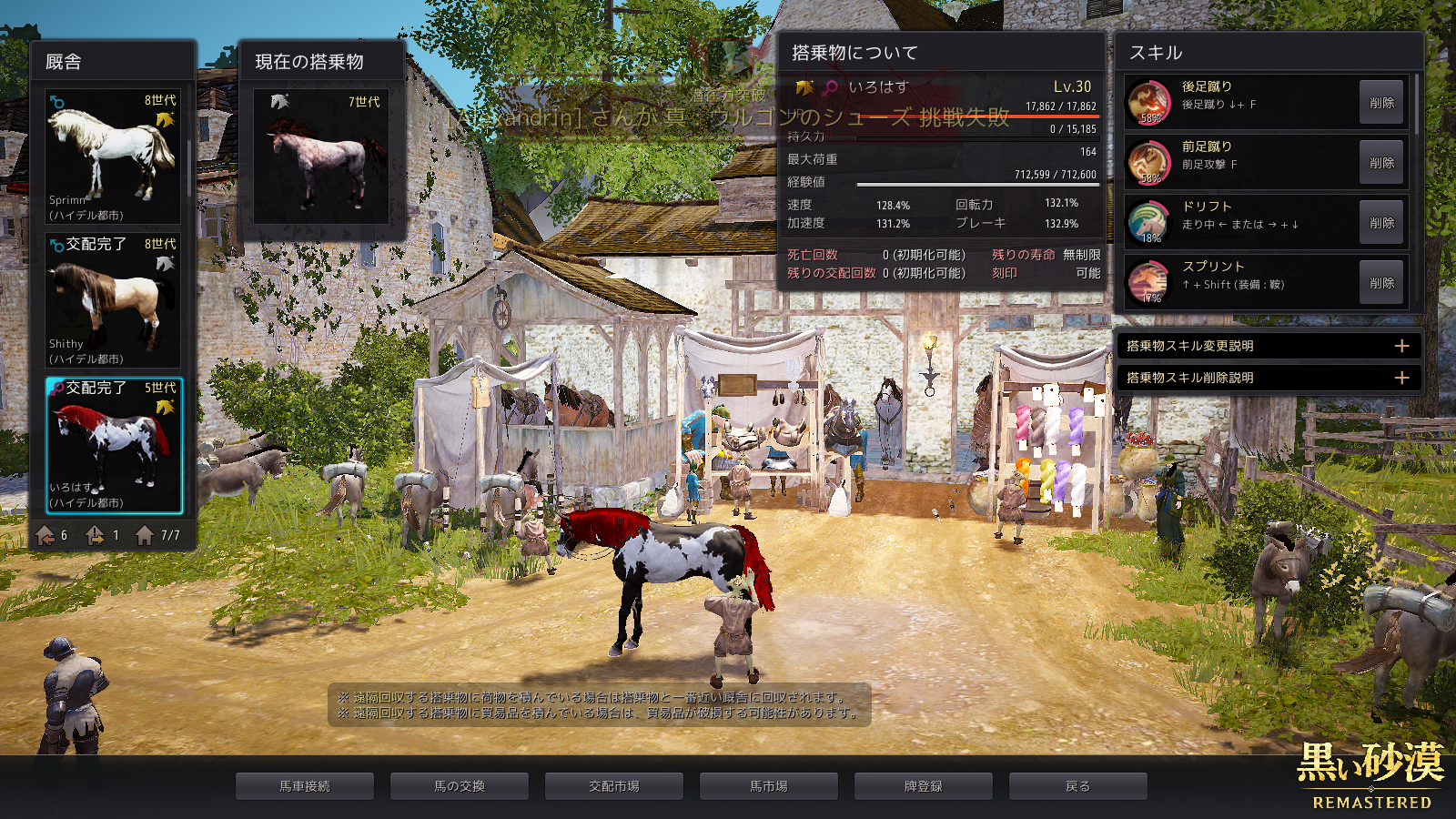Screen dimensions: 1456x819
Task: Click the ドリフト skill icon
Action: coord(1149,222)
